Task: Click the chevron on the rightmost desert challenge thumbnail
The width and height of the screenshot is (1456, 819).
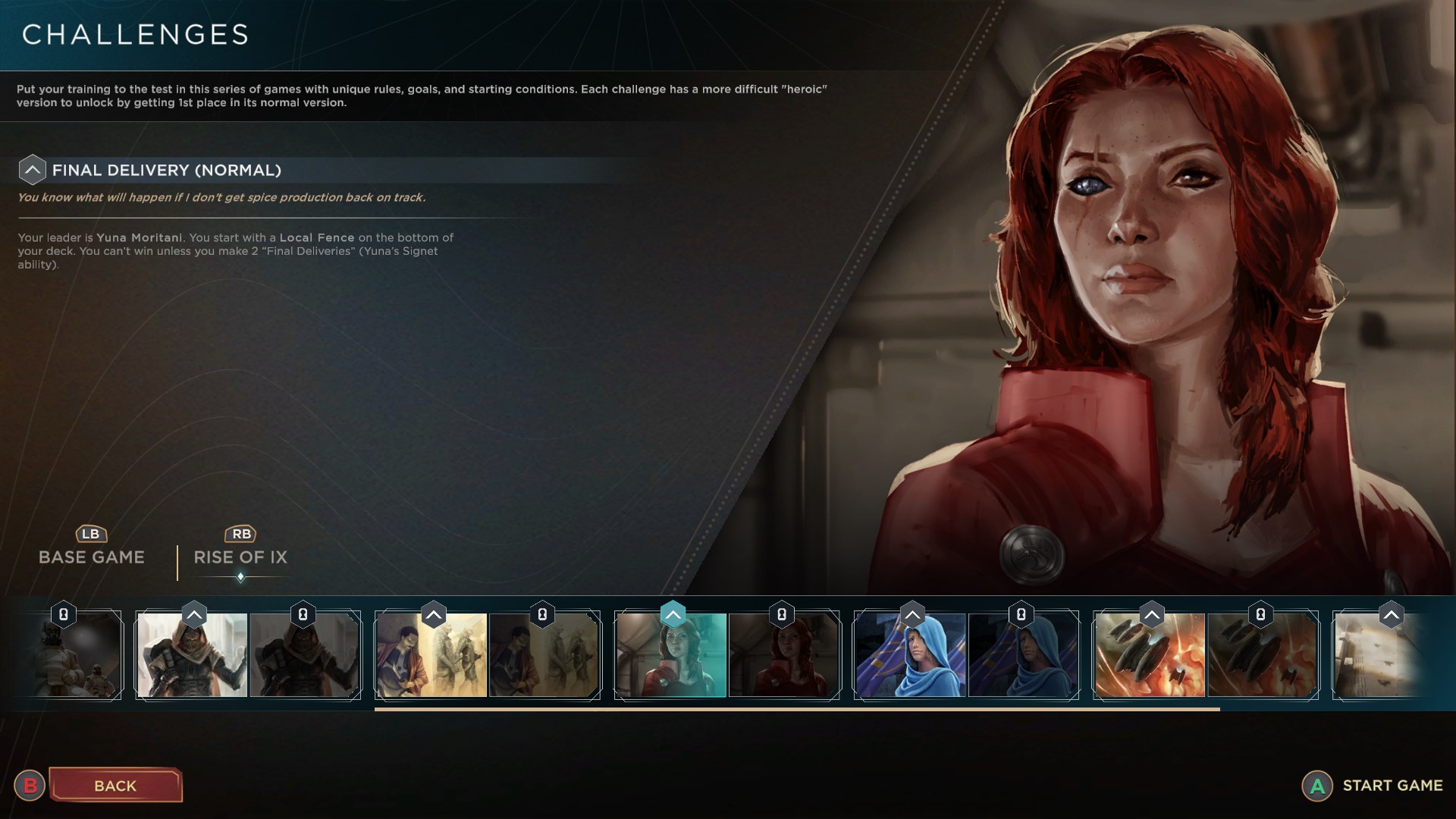Action: (1390, 615)
